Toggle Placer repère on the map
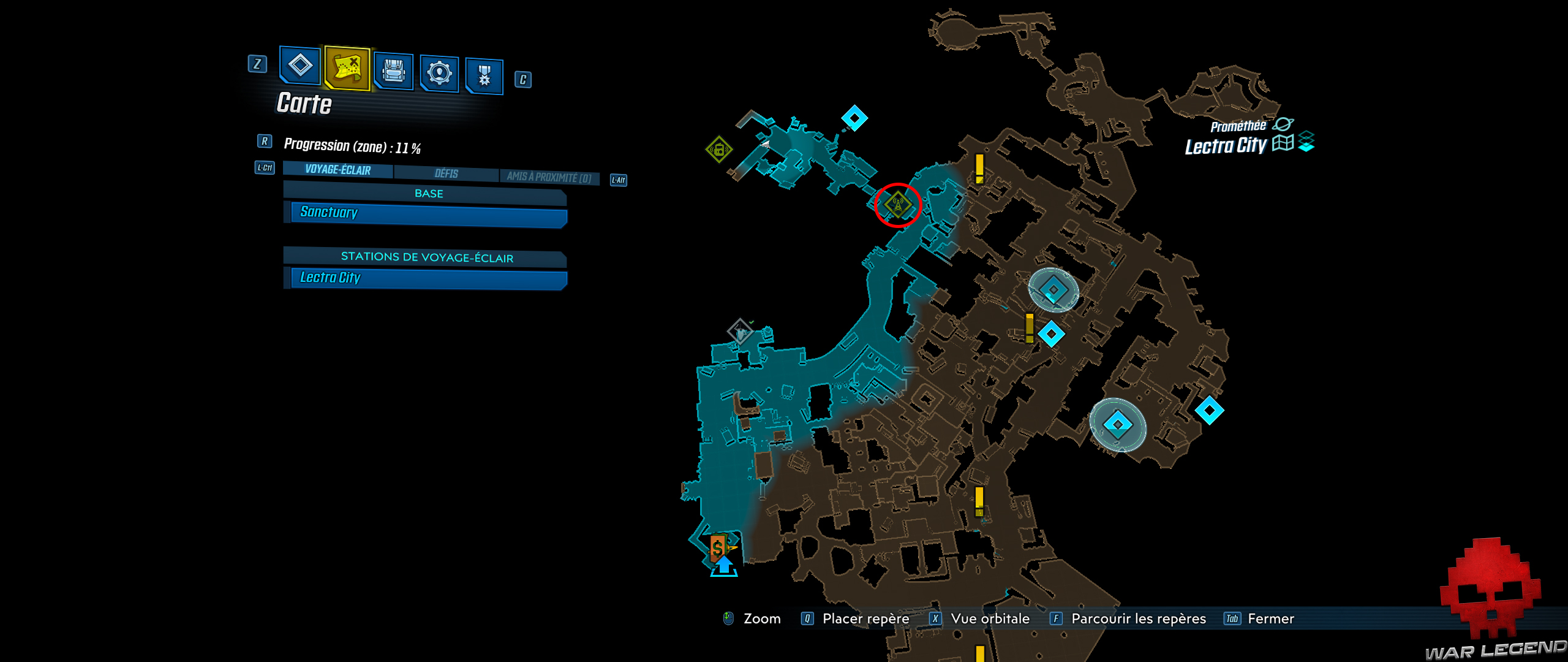The image size is (1568, 662). pos(867,619)
